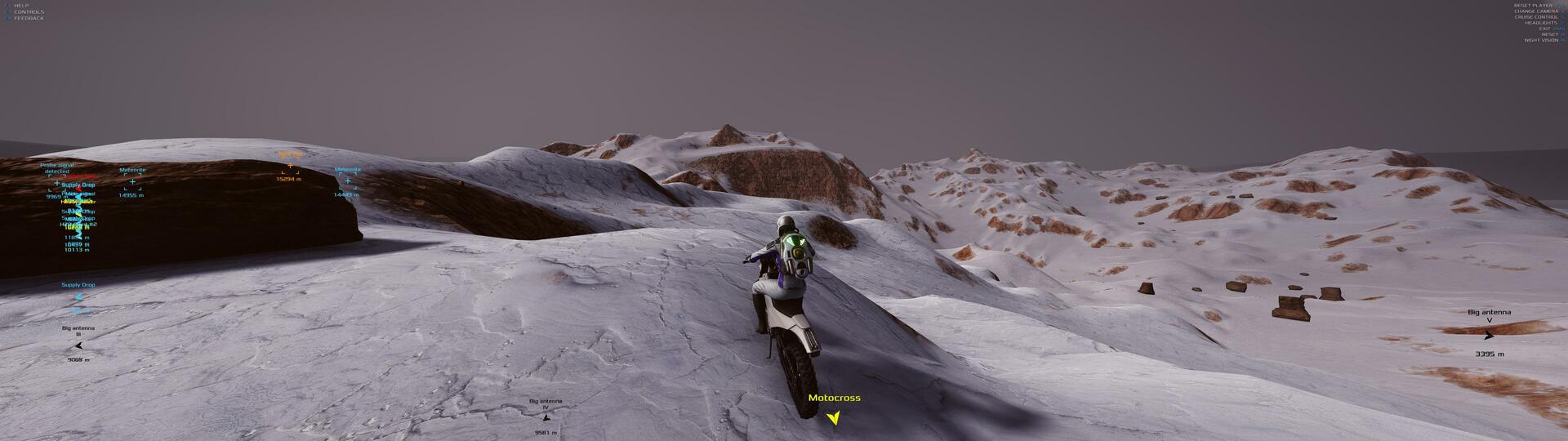Target the Meteorite marker at 14955 m

pyautogui.click(x=132, y=182)
